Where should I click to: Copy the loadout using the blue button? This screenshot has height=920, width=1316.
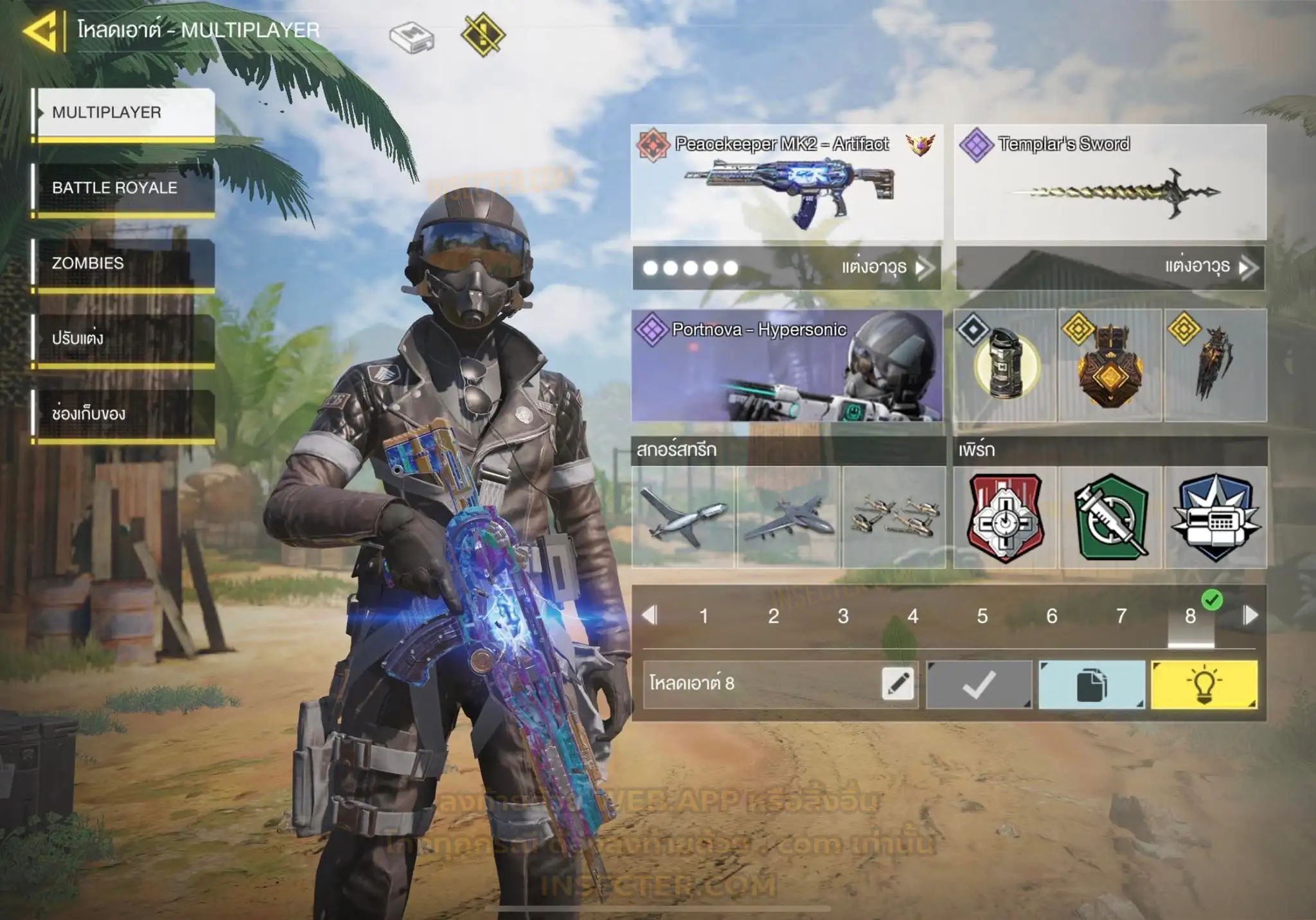tap(1091, 685)
